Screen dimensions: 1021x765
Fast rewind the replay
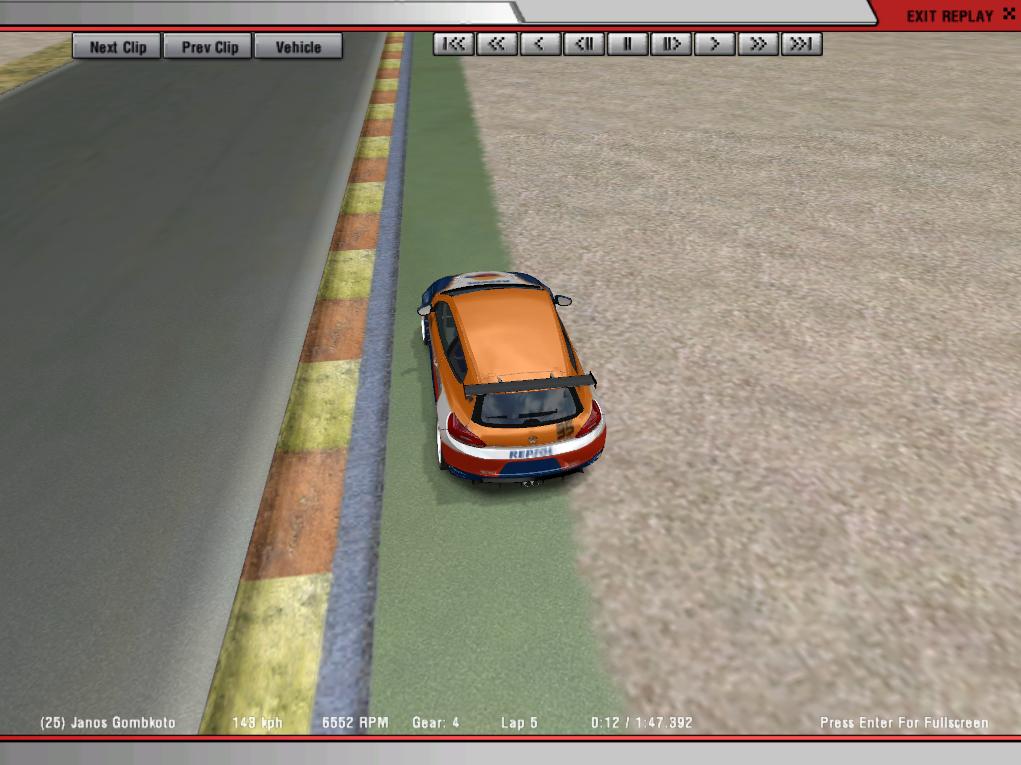coord(497,44)
